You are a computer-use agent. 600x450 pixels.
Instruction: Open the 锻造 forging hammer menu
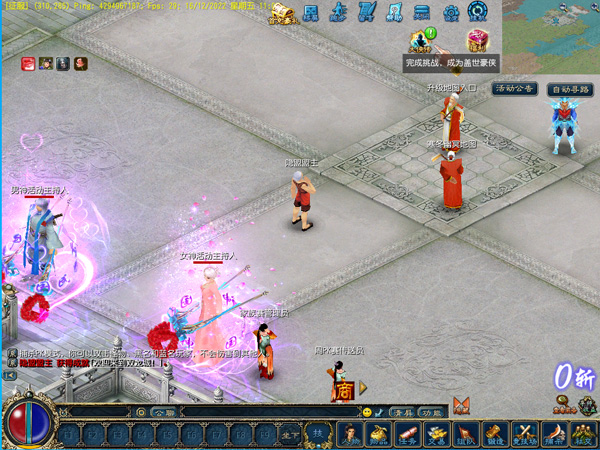click(x=495, y=434)
